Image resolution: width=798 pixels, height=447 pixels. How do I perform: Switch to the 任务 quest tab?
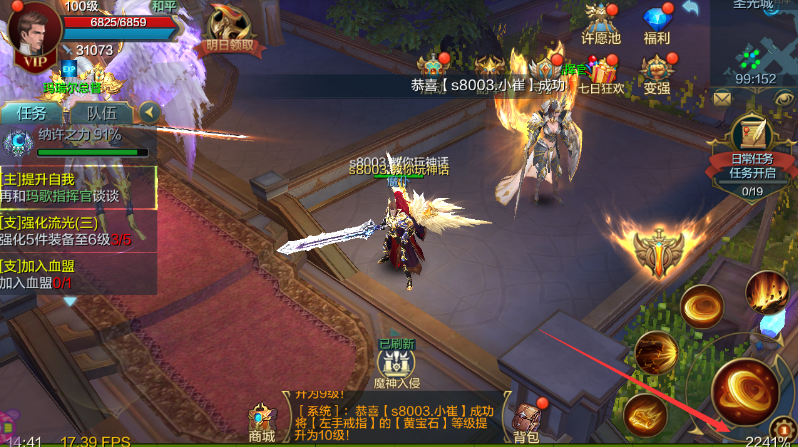click(33, 113)
